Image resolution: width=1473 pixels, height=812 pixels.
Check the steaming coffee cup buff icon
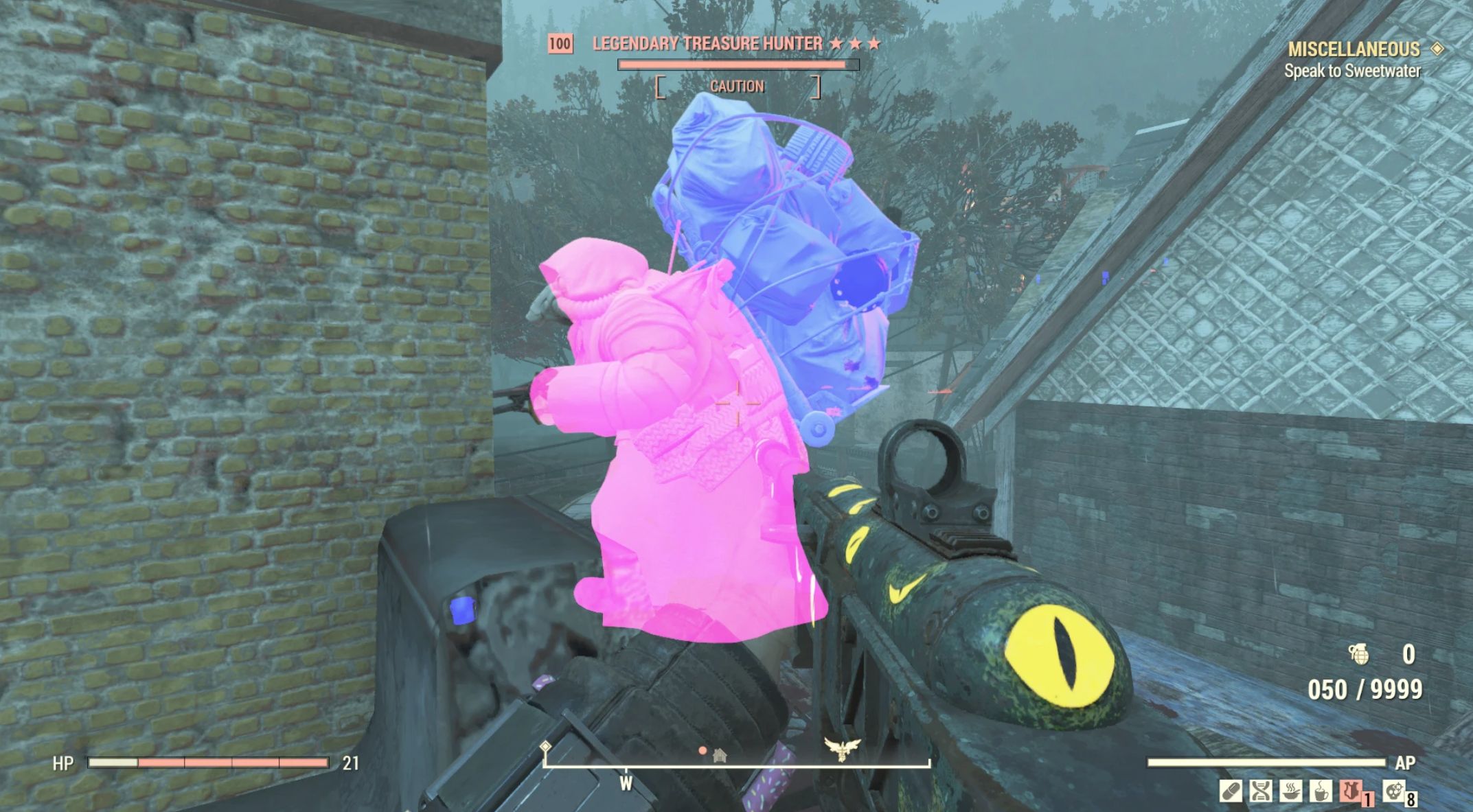[x=1320, y=791]
